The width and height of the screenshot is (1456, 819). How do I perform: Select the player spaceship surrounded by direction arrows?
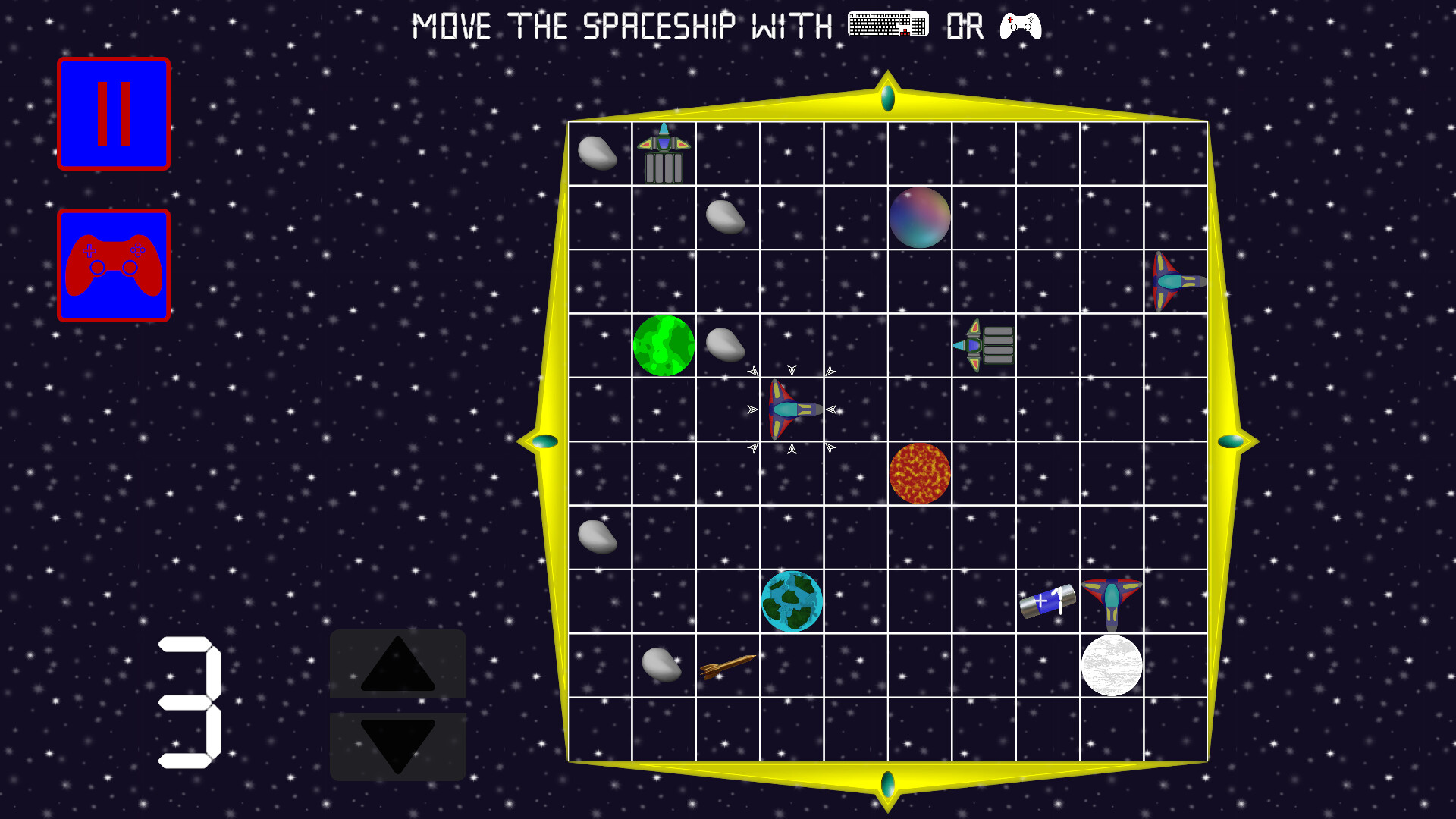(x=791, y=409)
